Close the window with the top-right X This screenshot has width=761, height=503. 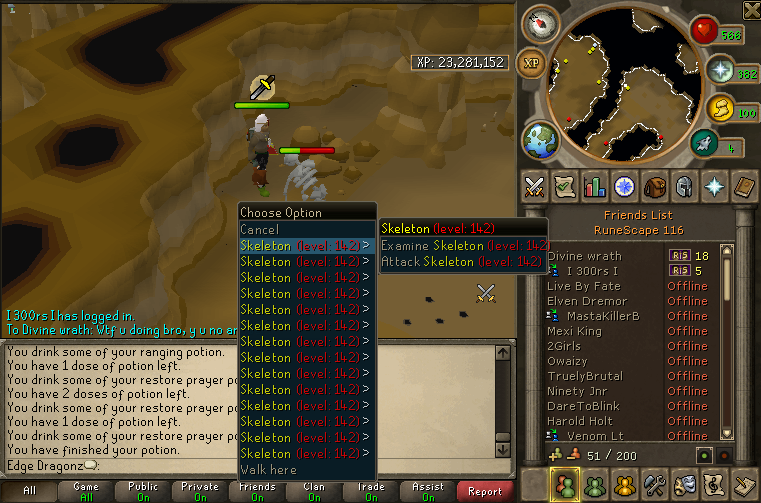point(750,10)
